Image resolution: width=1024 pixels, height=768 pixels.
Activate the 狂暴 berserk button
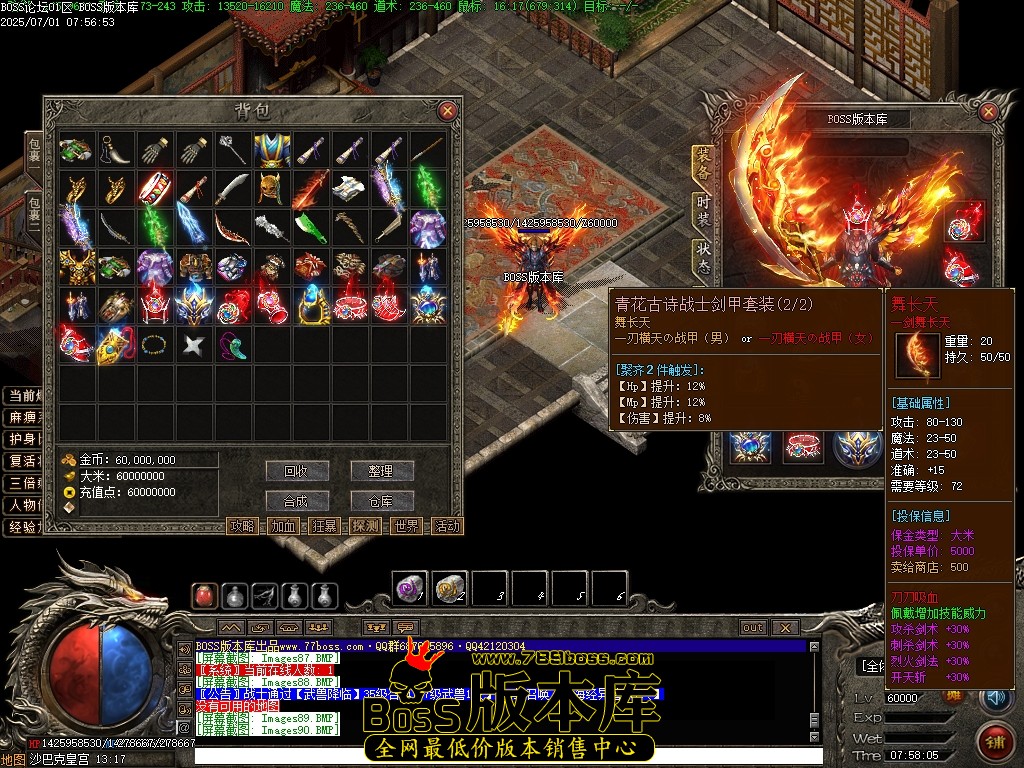324,526
